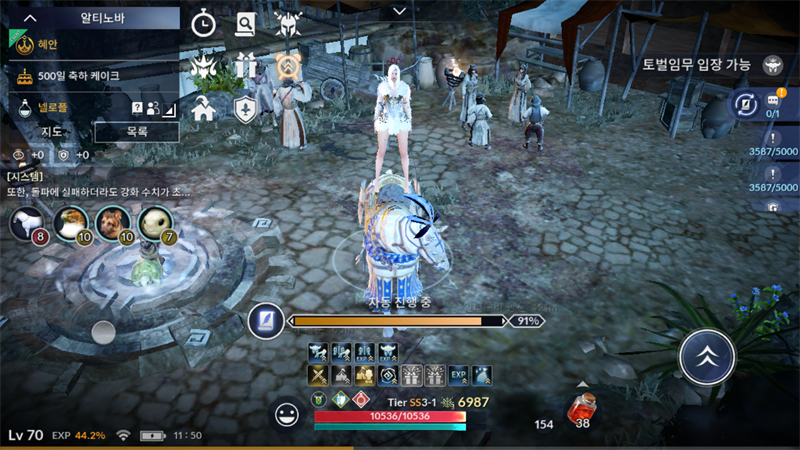Select the 넬로플 potion entry
Image resolution: width=800 pixels, height=450 pixels.
60,107
